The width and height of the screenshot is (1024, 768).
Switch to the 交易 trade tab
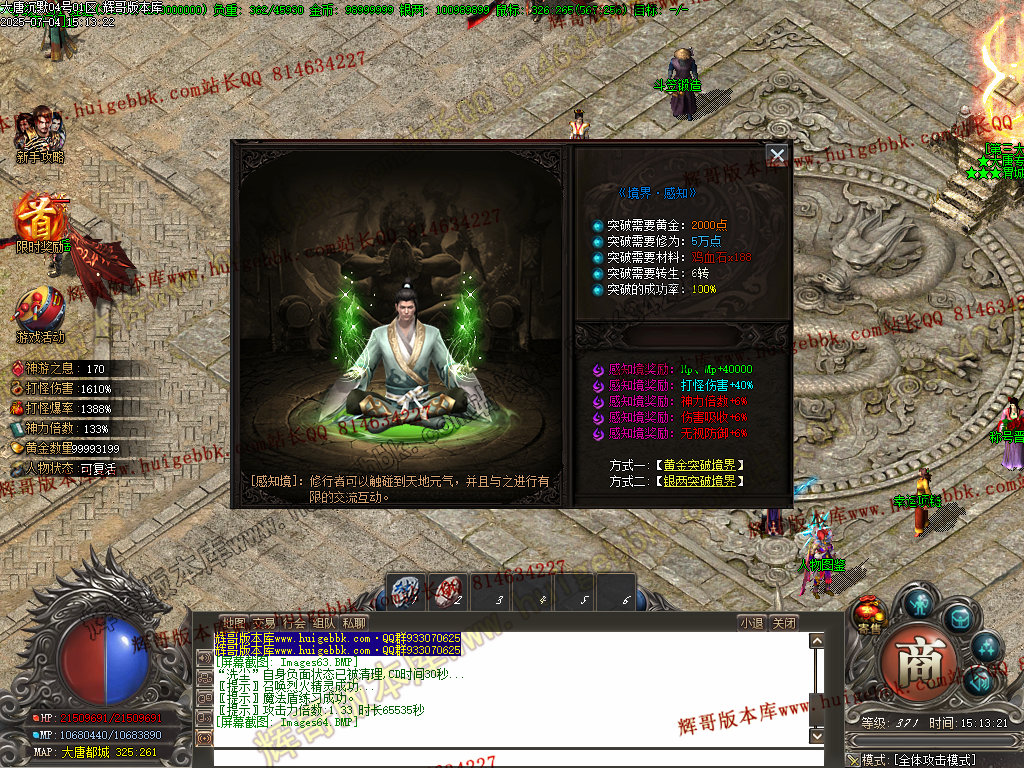click(263, 622)
